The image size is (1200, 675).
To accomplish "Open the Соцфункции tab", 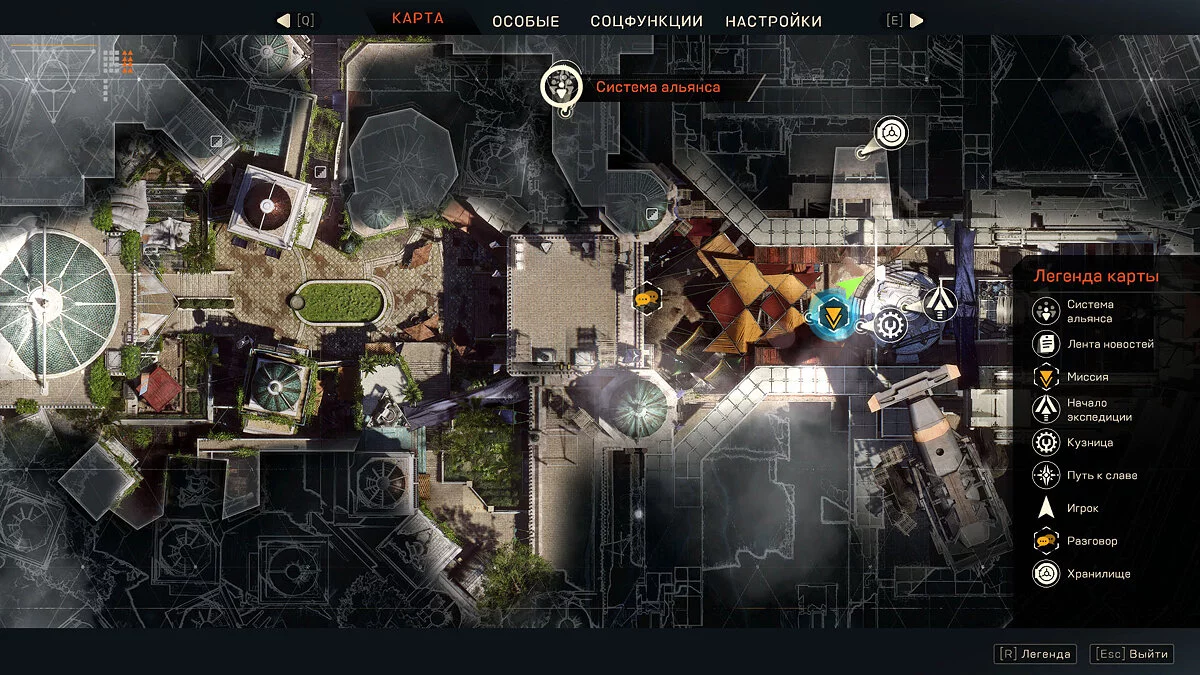I will (646, 21).
